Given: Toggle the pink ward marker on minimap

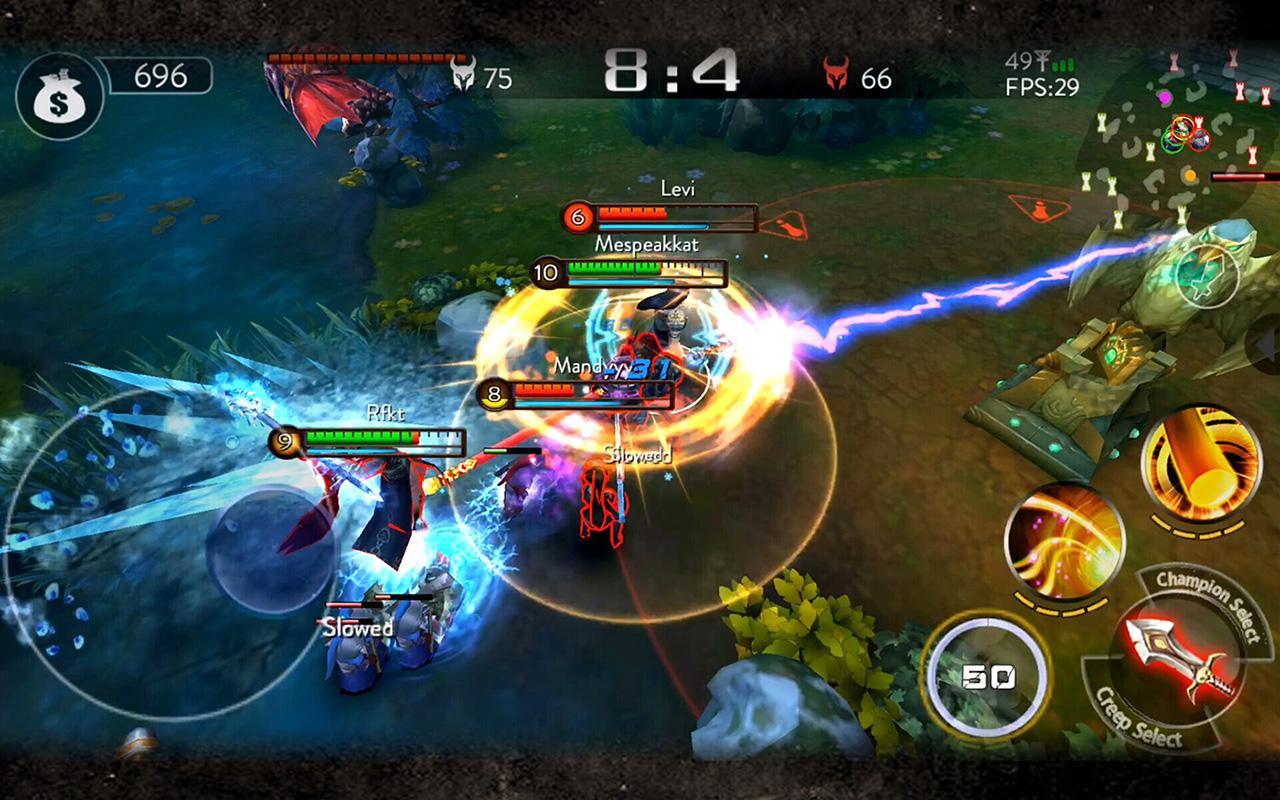Looking at the screenshot, I should point(1165,98).
